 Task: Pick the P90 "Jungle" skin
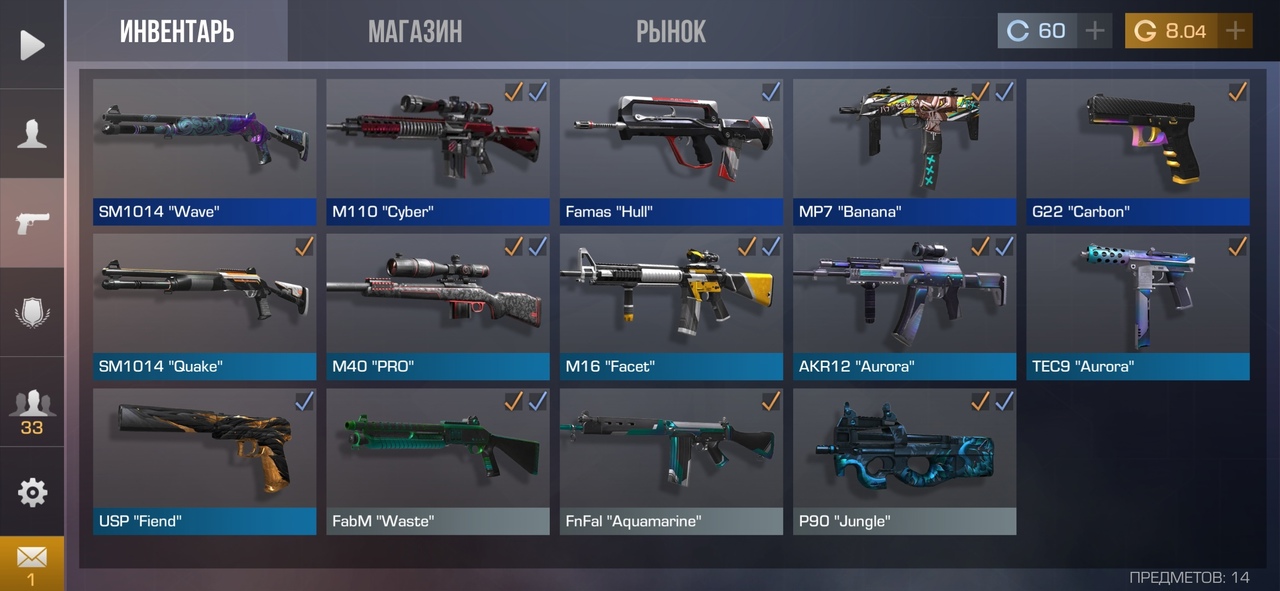[905, 460]
